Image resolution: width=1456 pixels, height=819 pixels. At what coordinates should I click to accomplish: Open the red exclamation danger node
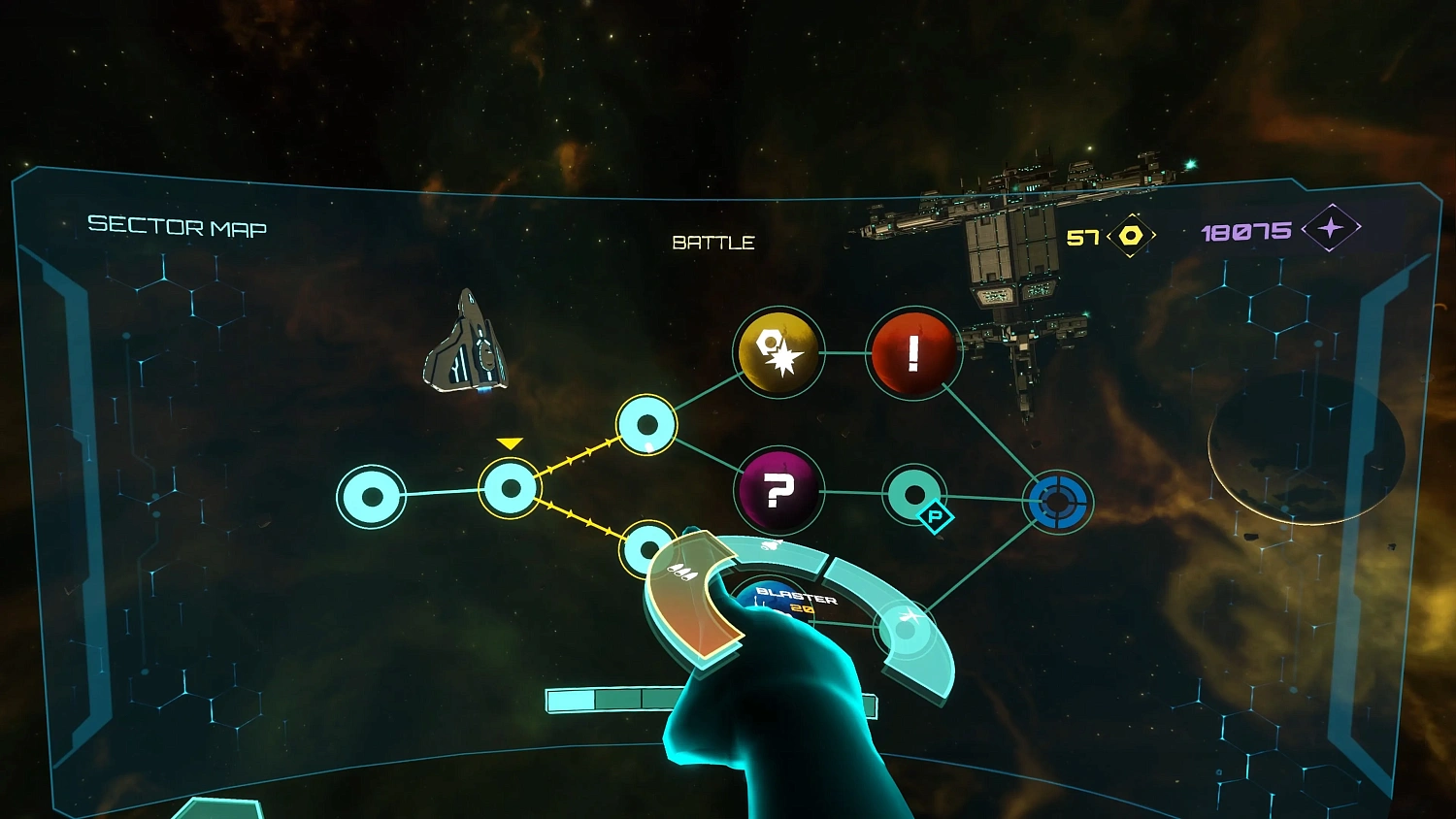coord(913,350)
